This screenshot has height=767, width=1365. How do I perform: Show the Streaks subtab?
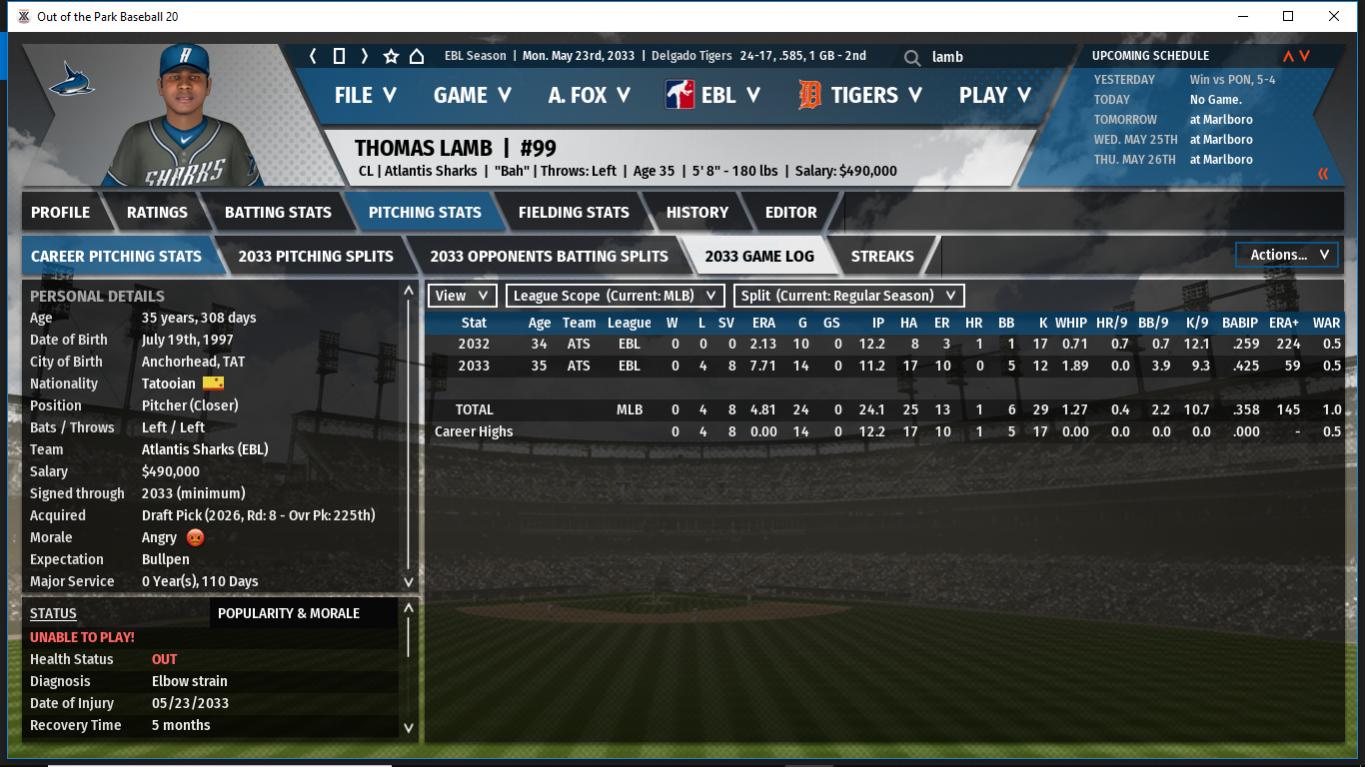tap(882, 256)
